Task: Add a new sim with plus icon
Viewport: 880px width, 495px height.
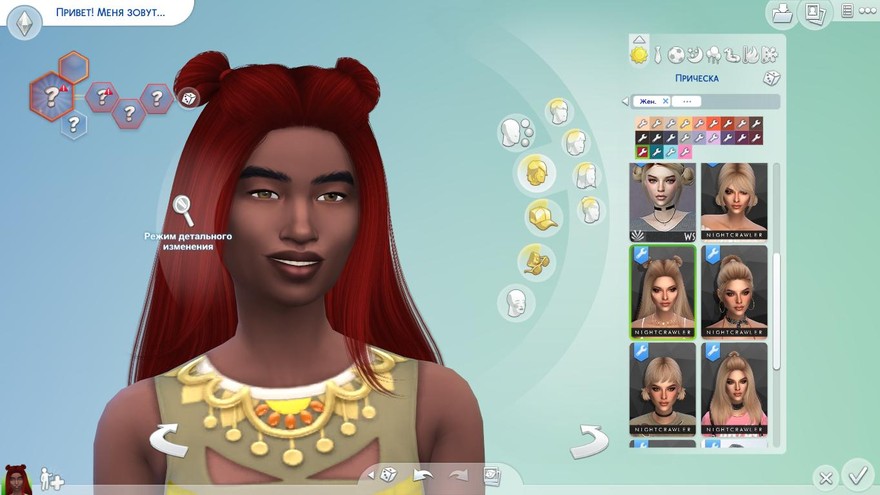Action: click(x=51, y=481)
